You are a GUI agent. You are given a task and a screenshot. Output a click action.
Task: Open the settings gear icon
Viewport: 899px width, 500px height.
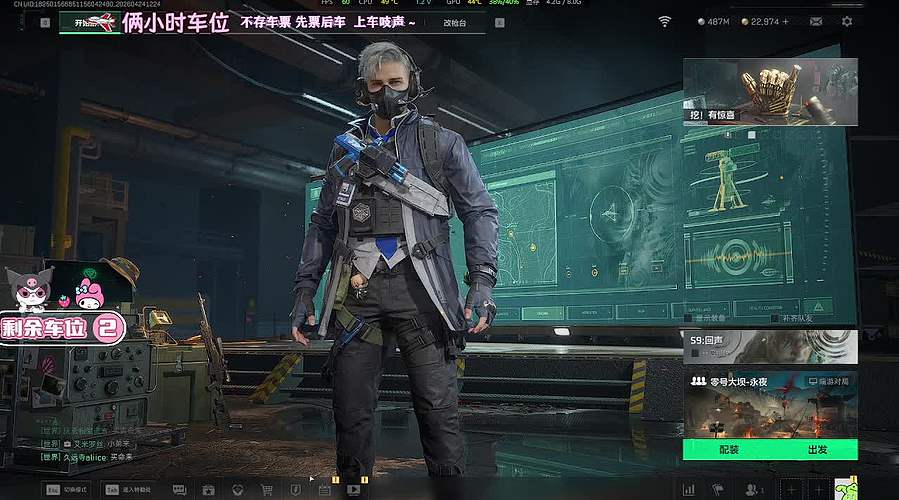[847, 21]
